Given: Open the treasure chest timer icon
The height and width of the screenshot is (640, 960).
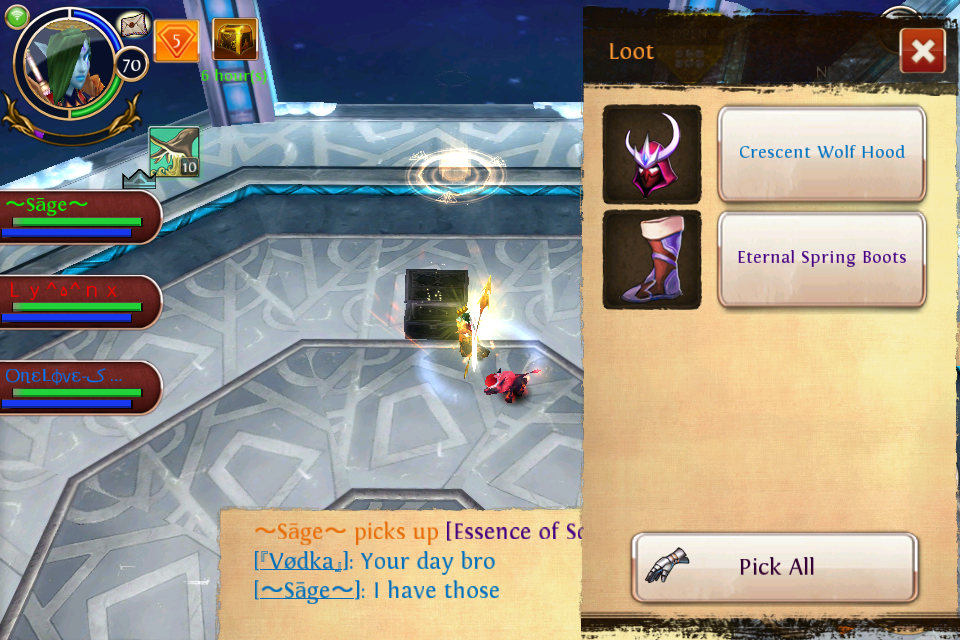Looking at the screenshot, I should pyautogui.click(x=235, y=40).
